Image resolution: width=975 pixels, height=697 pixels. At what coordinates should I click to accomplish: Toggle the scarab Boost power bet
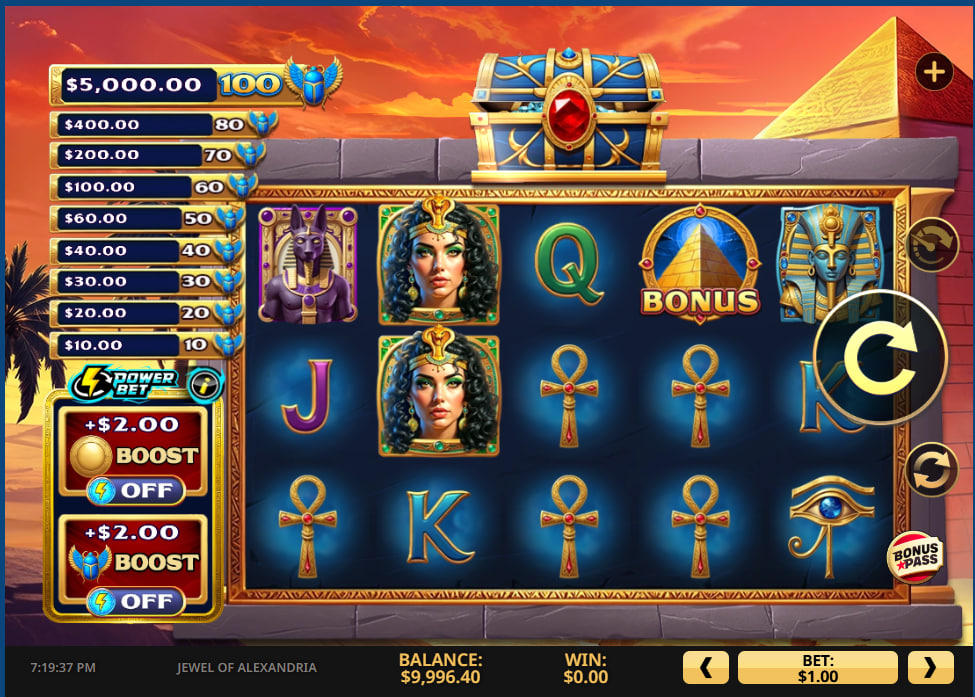(135, 601)
